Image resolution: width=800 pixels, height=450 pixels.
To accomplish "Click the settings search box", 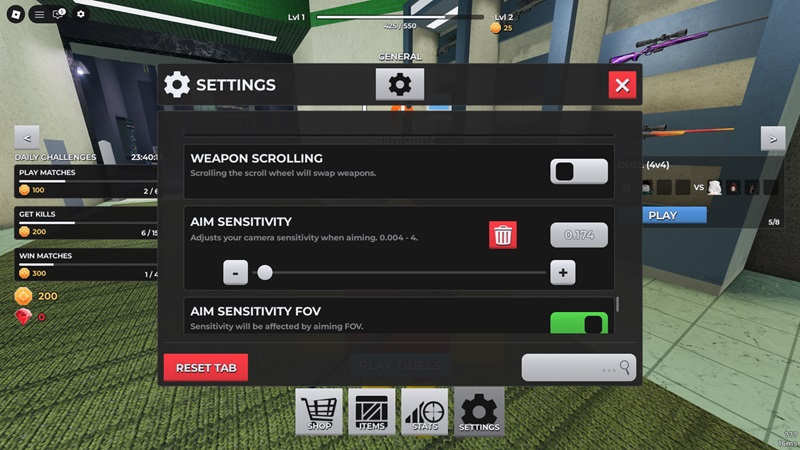I will pos(578,368).
